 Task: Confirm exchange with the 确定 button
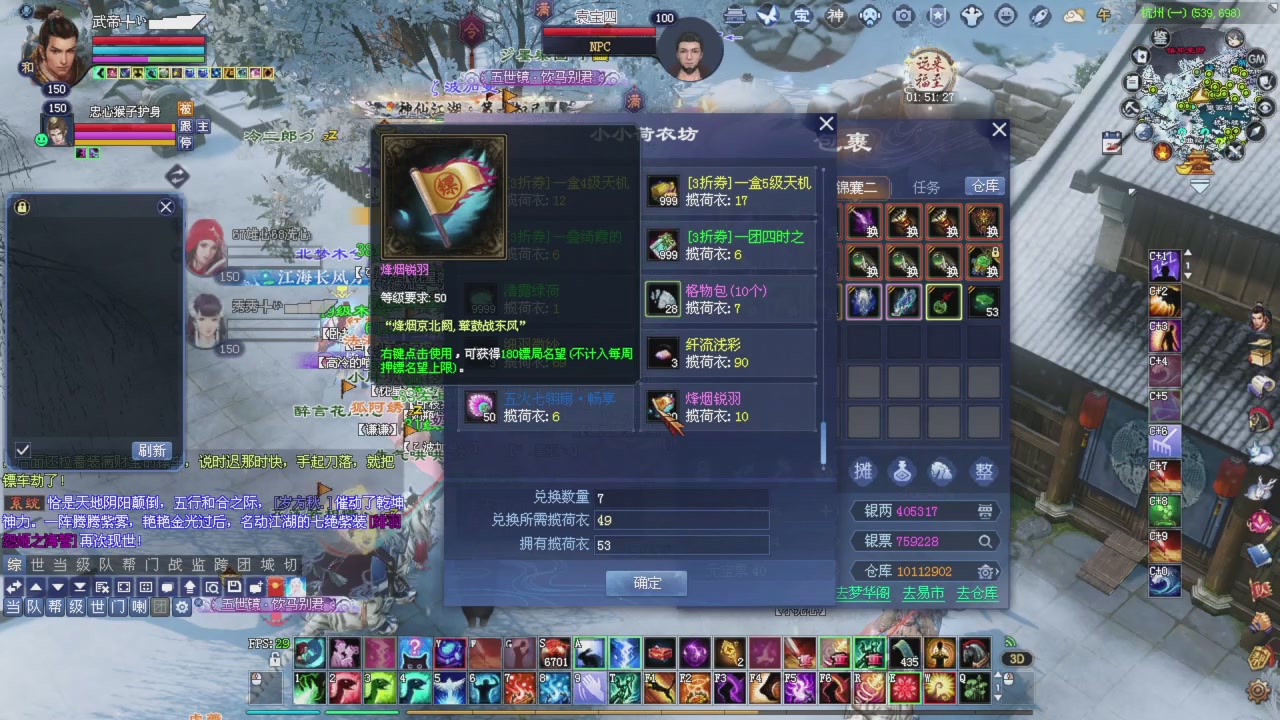click(x=645, y=582)
